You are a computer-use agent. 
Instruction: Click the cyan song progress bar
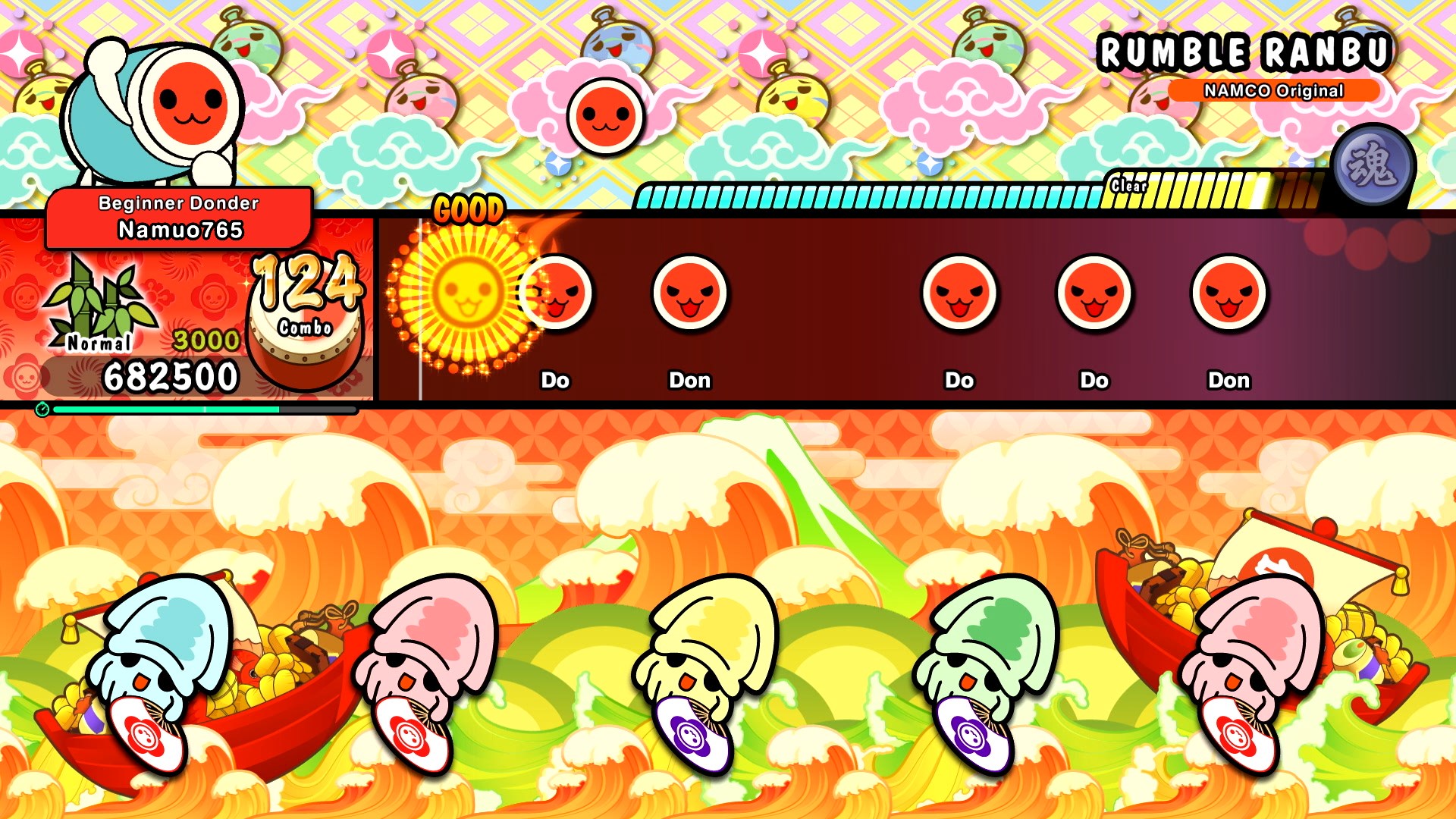(167, 408)
